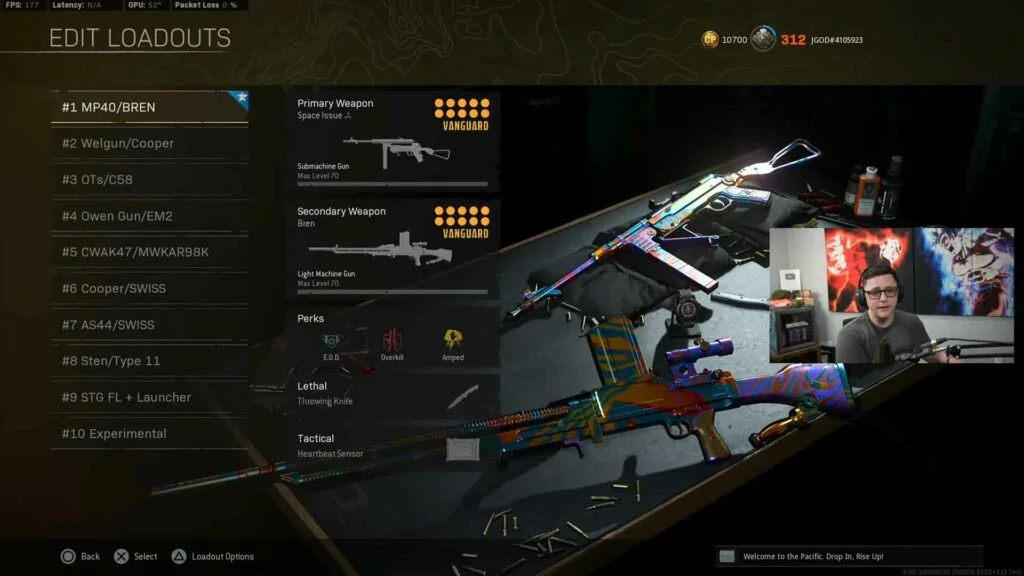
Task: Choose the #2 Welgun/Cooper loadout
Action: tap(149, 143)
